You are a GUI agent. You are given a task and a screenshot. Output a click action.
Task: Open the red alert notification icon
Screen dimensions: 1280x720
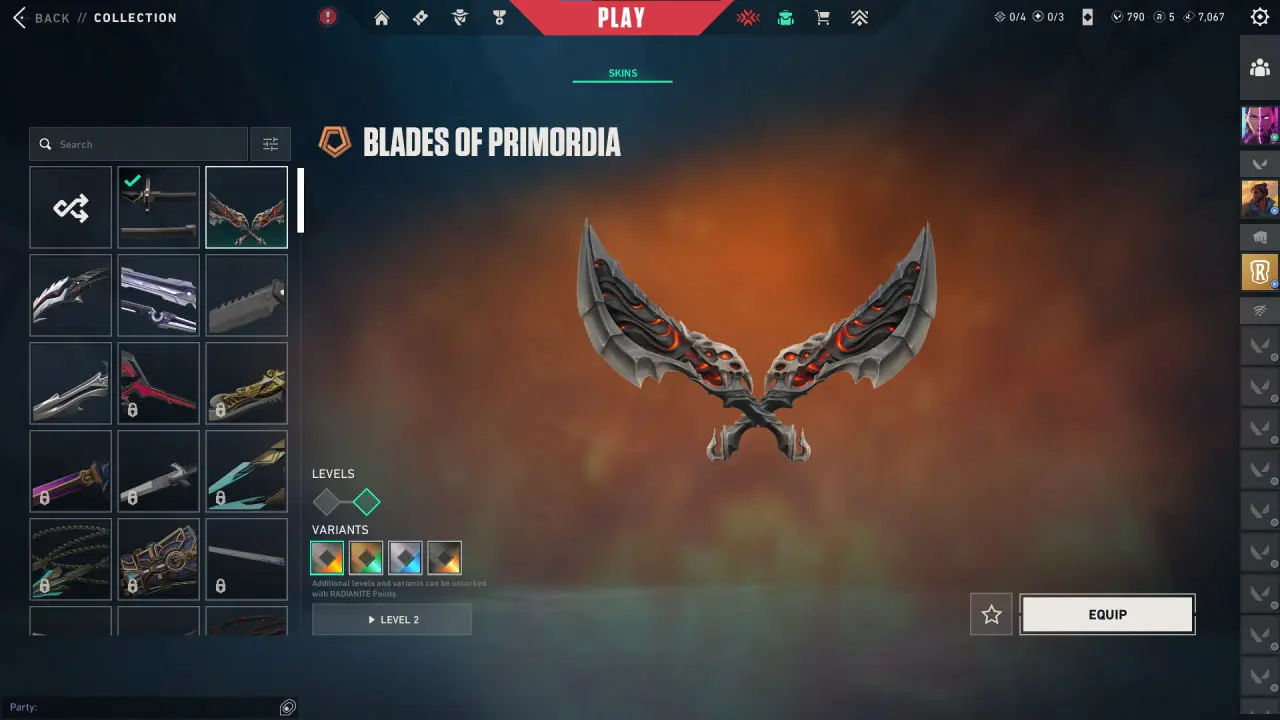pyautogui.click(x=328, y=17)
